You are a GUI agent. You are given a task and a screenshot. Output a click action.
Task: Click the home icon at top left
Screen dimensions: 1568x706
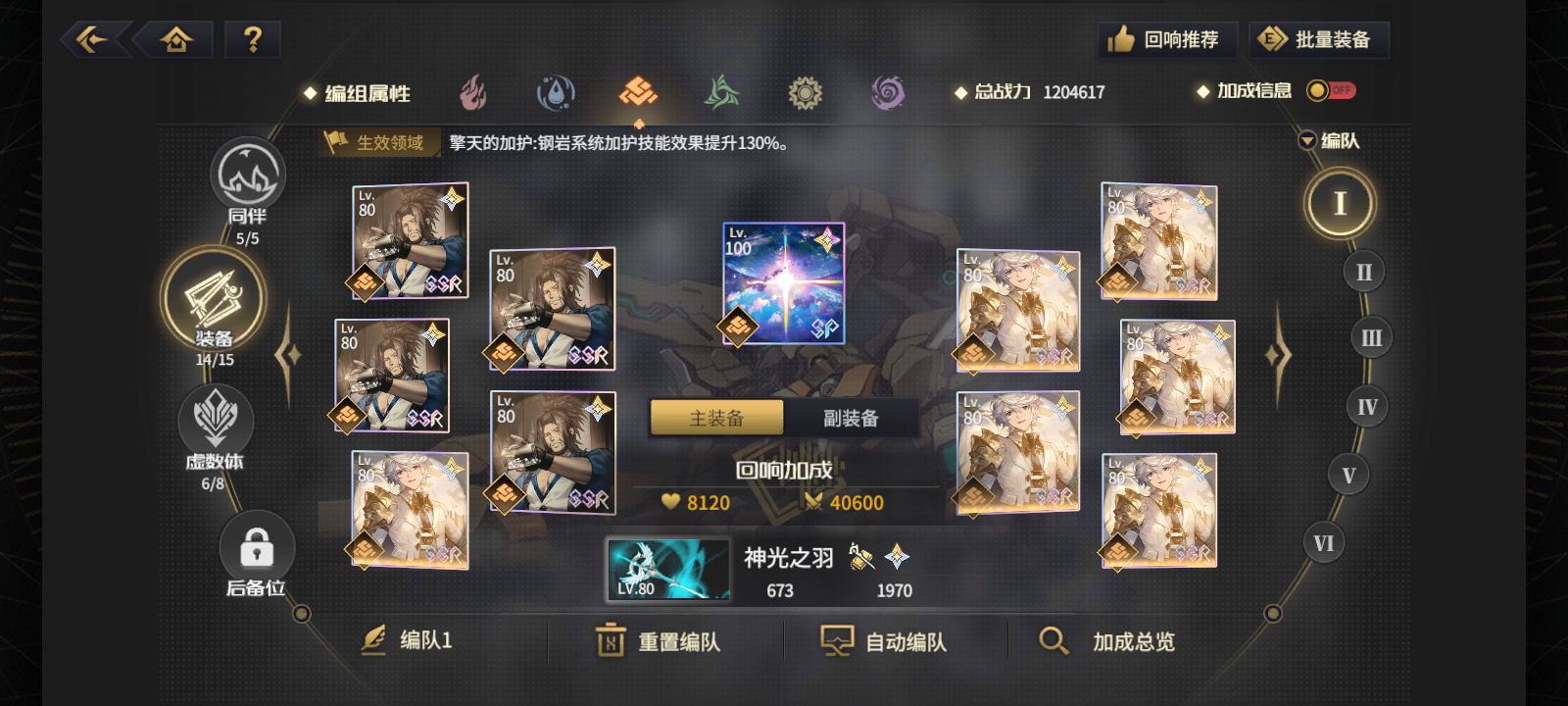(x=174, y=39)
